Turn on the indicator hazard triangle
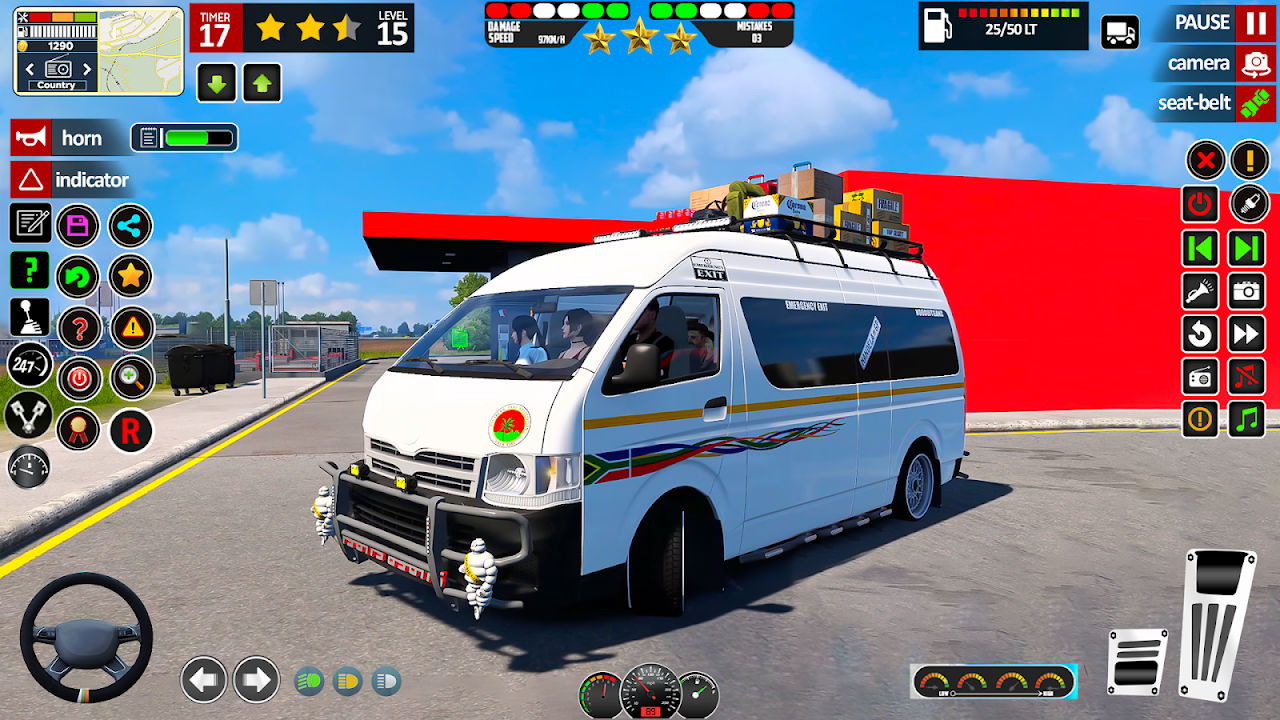Viewport: 1280px width, 720px height. point(31,180)
